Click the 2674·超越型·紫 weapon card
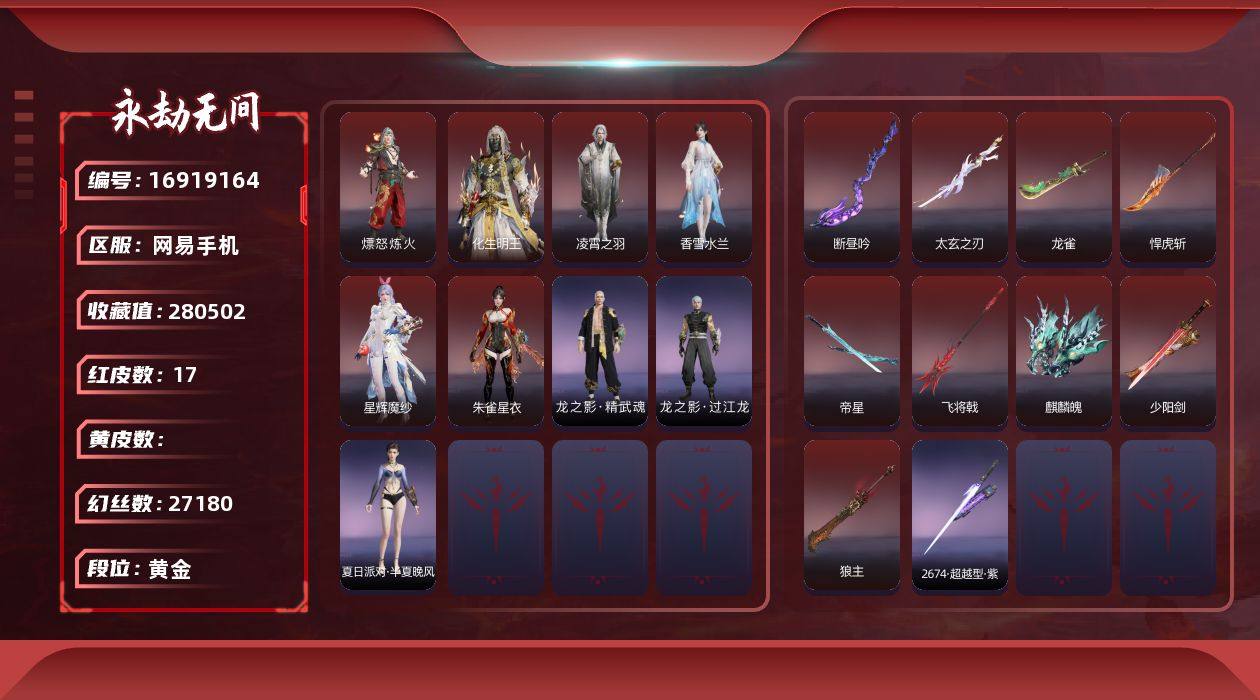The width and height of the screenshot is (1260, 700). [x=960, y=514]
